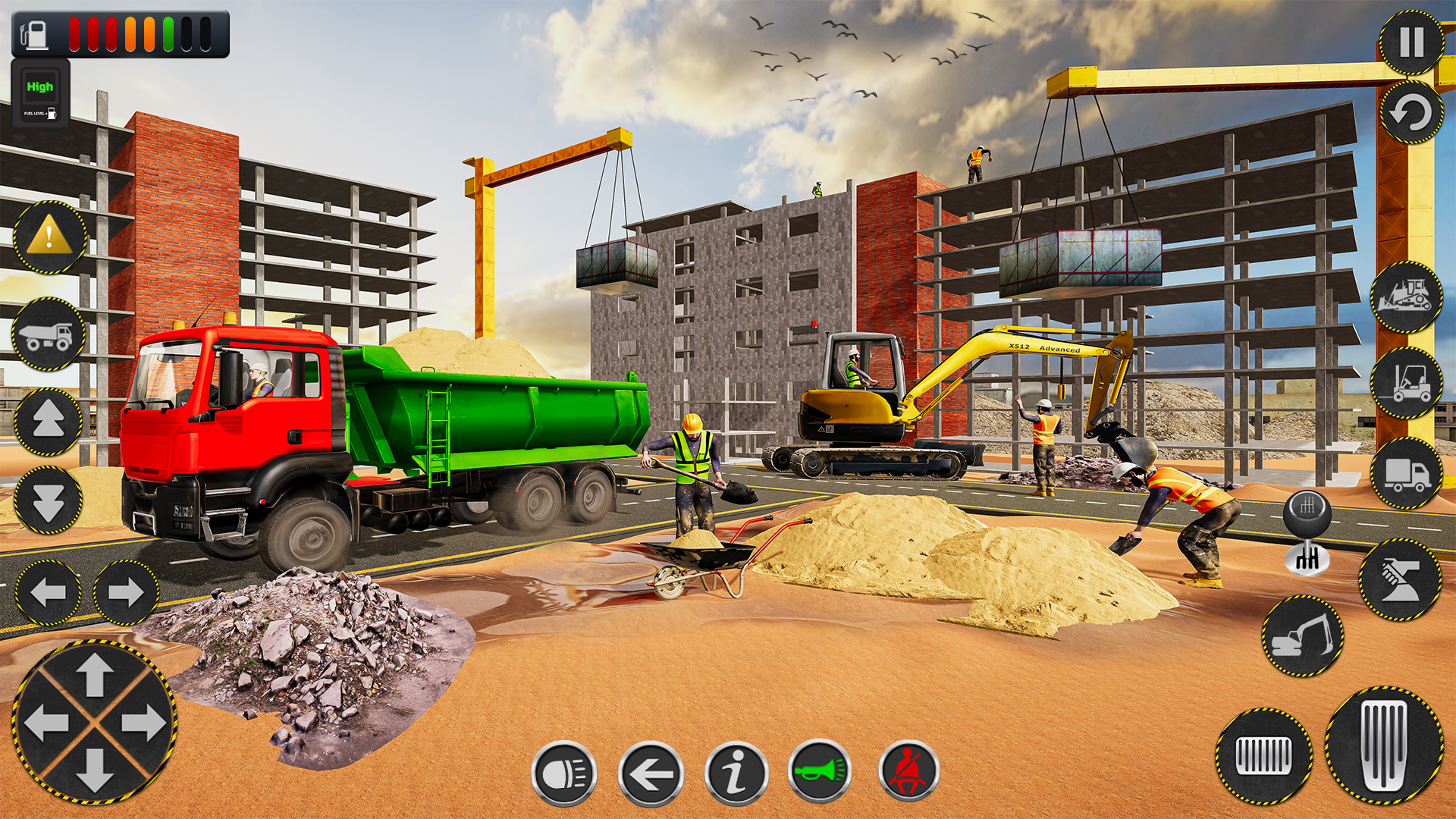Step on the accelerator pedal
The height and width of the screenshot is (819, 1456).
(1384, 745)
